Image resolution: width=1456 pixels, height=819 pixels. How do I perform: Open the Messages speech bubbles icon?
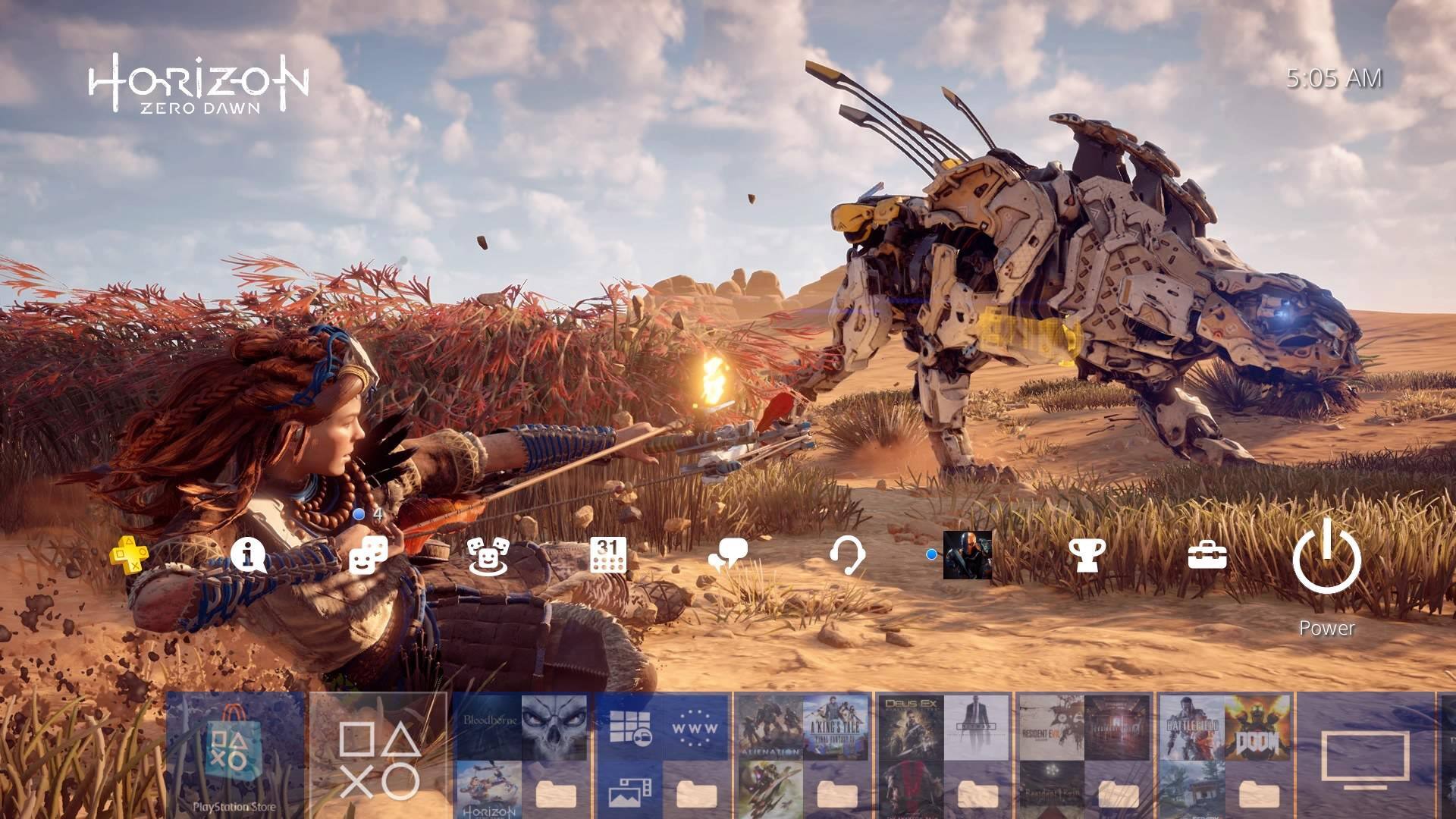click(728, 557)
